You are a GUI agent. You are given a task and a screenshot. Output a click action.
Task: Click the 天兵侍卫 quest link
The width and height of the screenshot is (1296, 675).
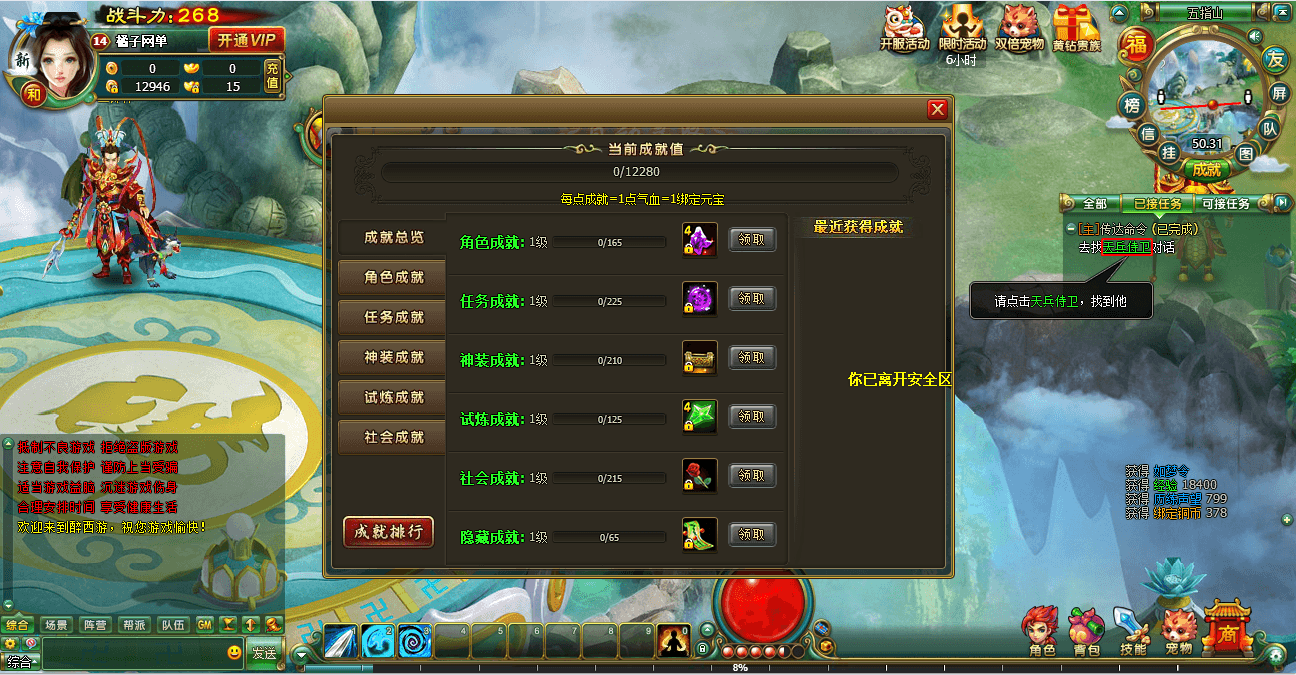(x=1126, y=247)
